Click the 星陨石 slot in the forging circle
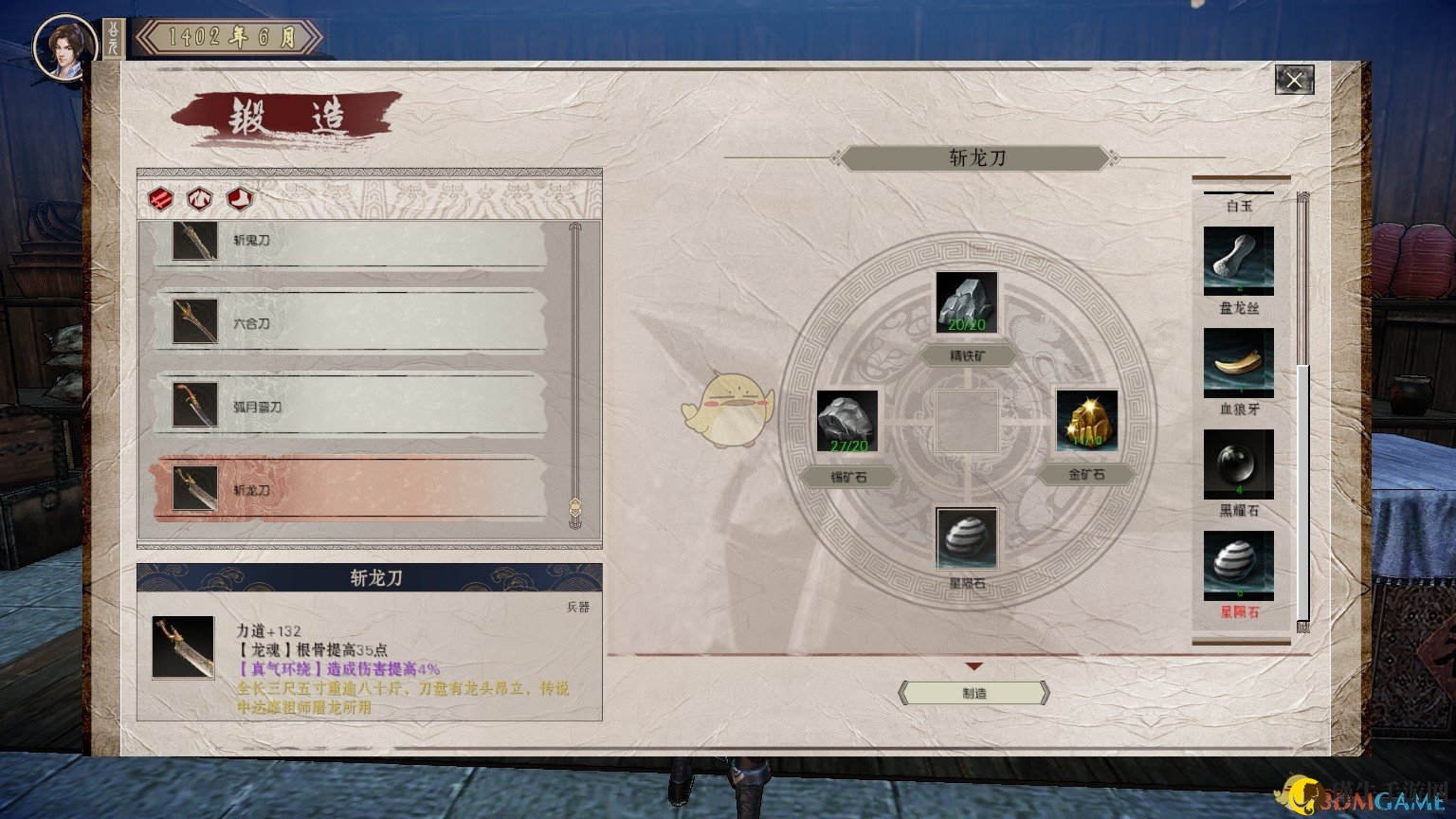The height and width of the screenshot is (819, 1456). [968, 537]
